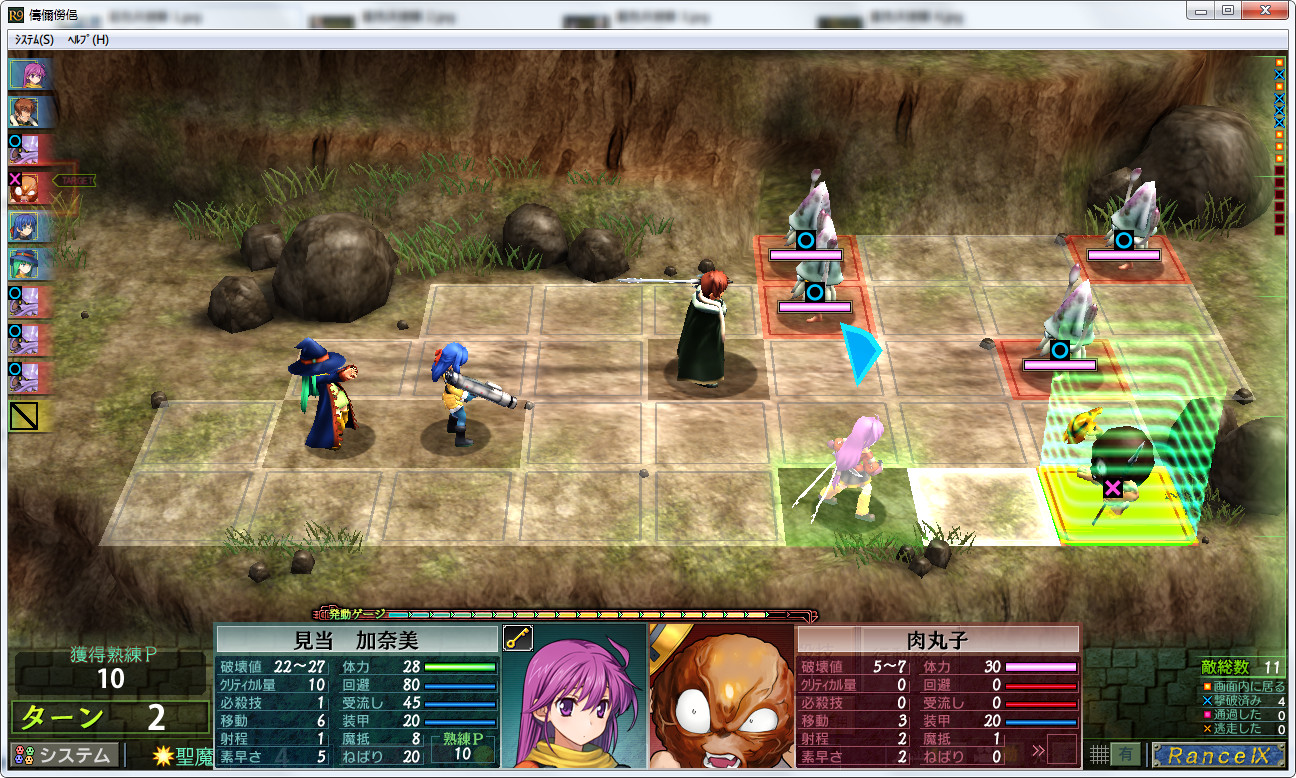The height and width of the screenshot is (778, 1296).
Task: Open the ヘルプ(H) help menu
Action: tap(88, 39)
